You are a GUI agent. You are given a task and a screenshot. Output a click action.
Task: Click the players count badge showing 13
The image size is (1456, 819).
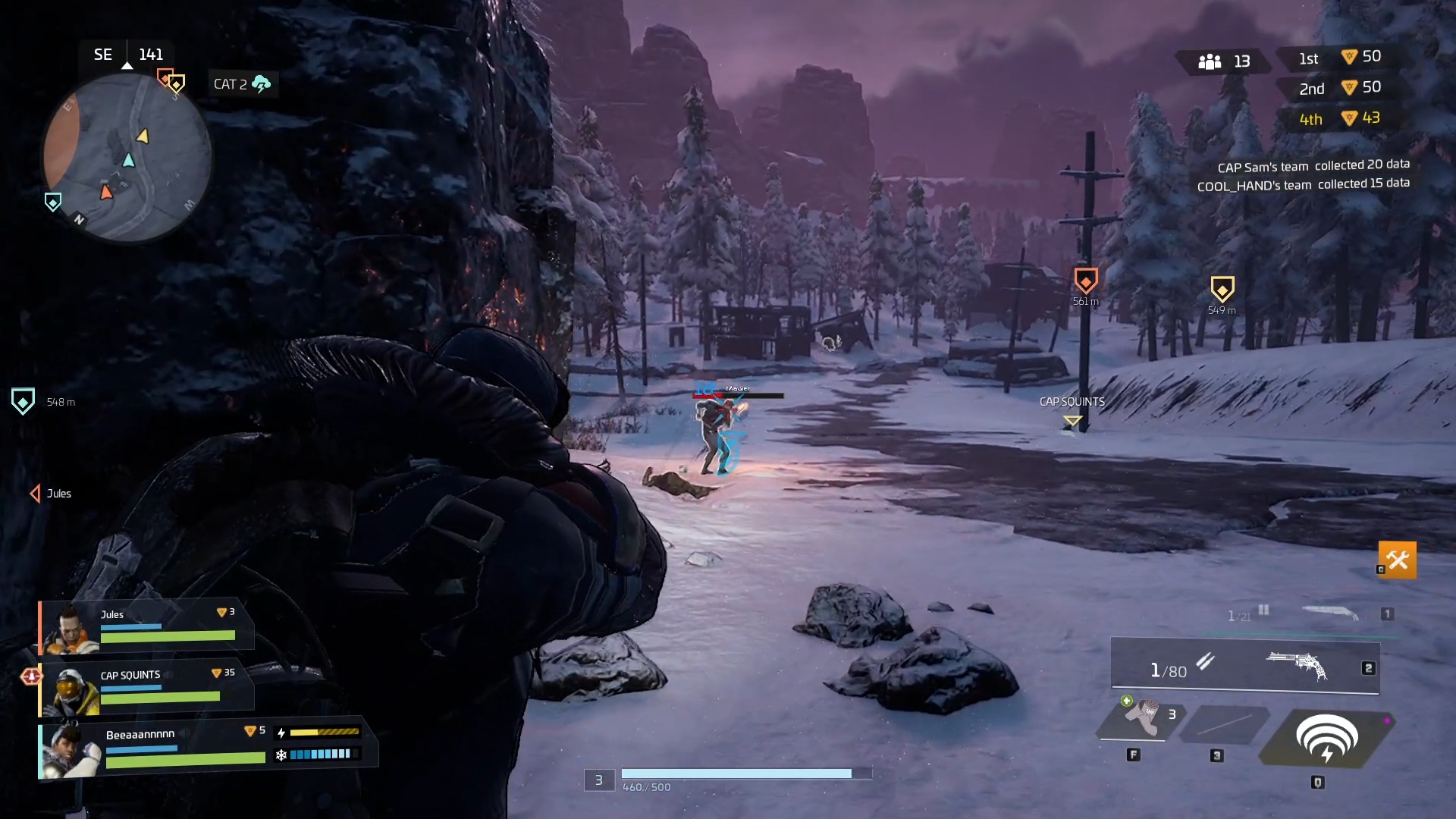[x=1220, y=61]
